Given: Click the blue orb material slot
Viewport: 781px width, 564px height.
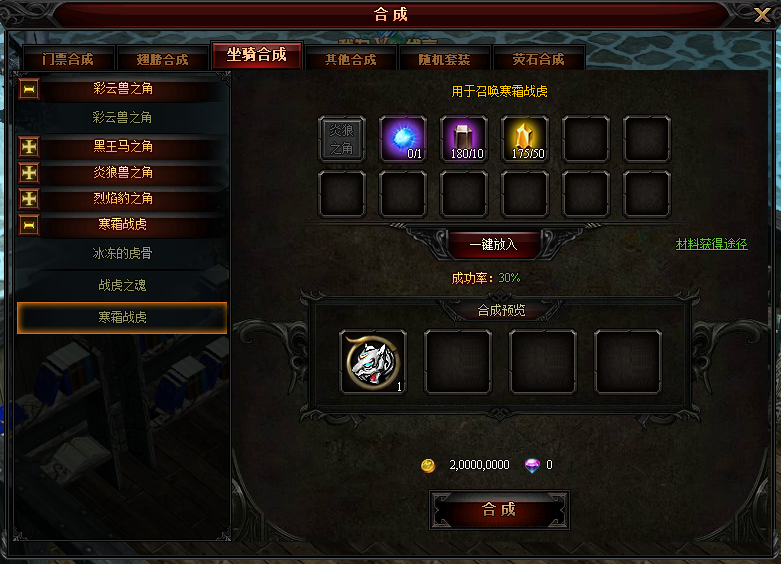Looking at the screenshot, I should tap(403, 139).
